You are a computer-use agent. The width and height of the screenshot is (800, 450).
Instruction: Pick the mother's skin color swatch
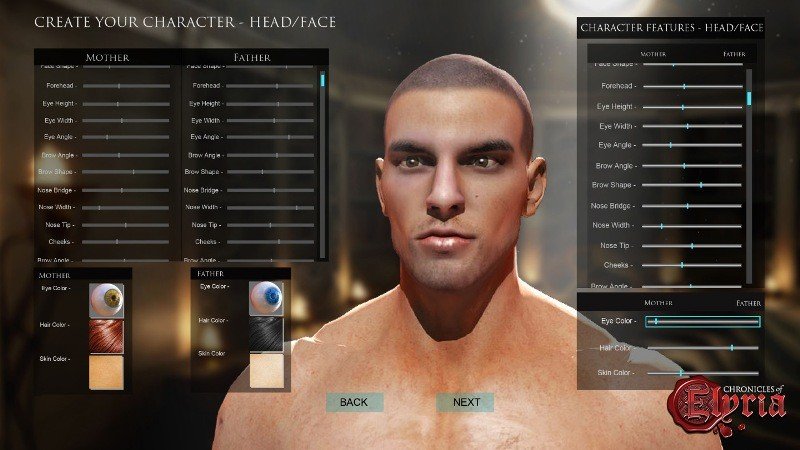click(105, 371)
